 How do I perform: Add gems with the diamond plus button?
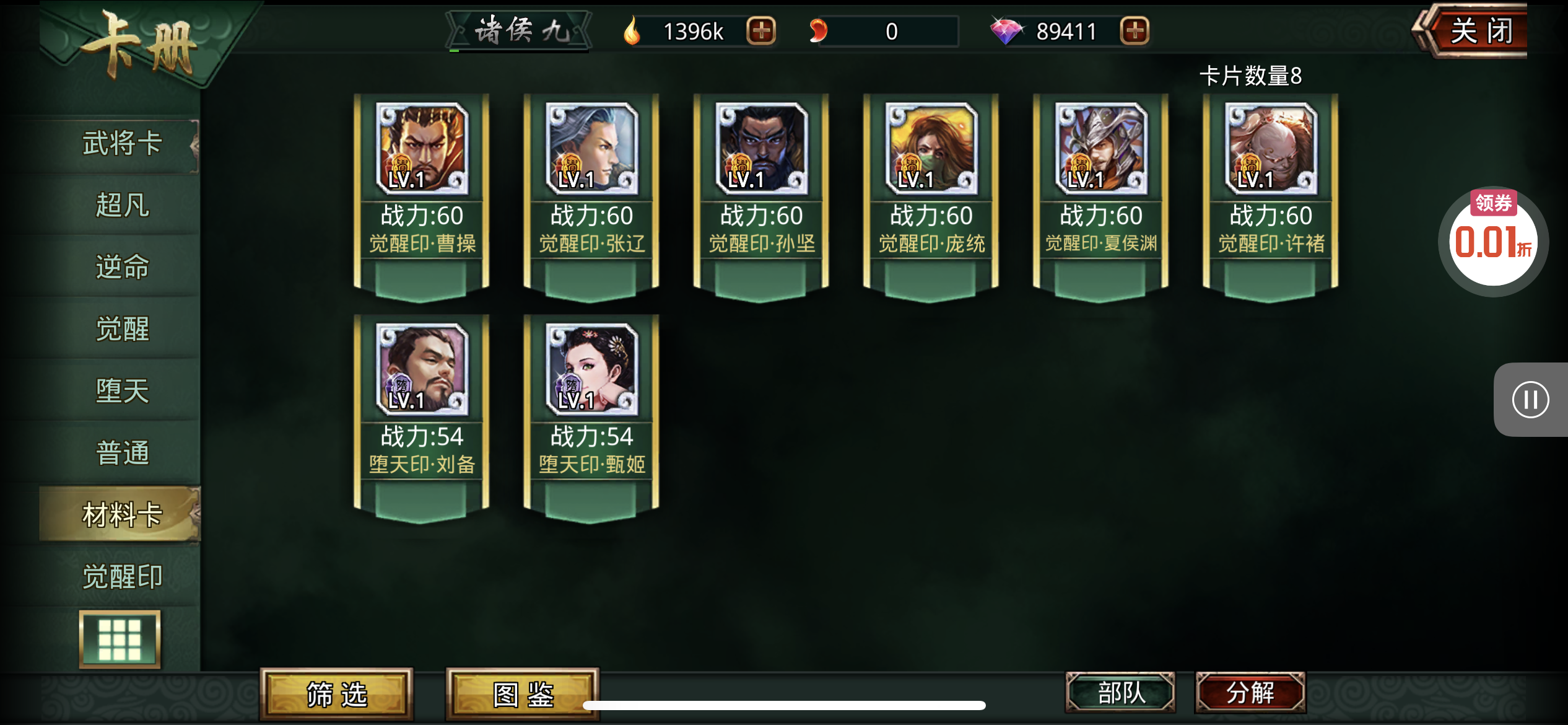click(x=1135, y=31)
